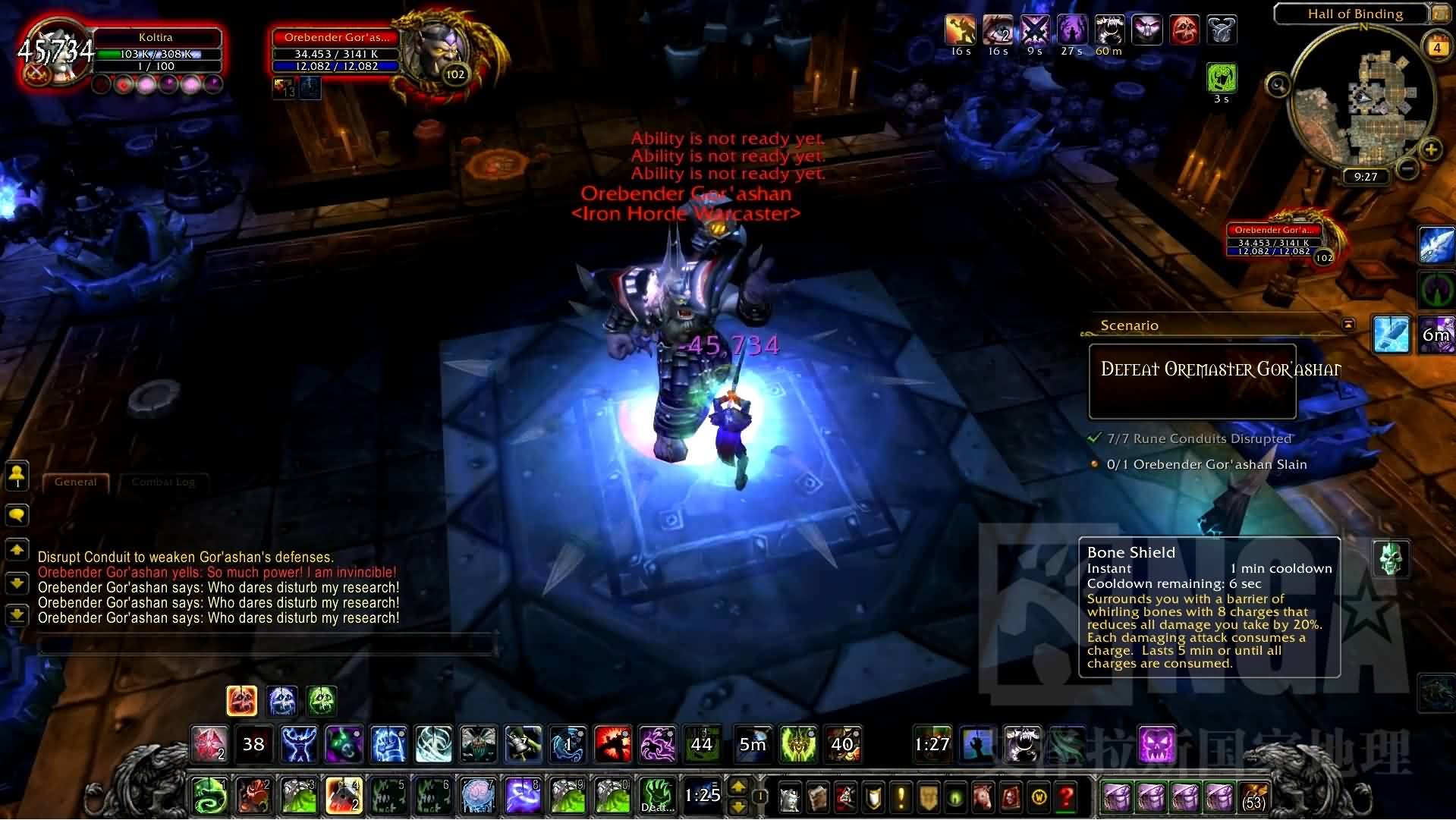Select the Blood Presence red skull stance

242,701
